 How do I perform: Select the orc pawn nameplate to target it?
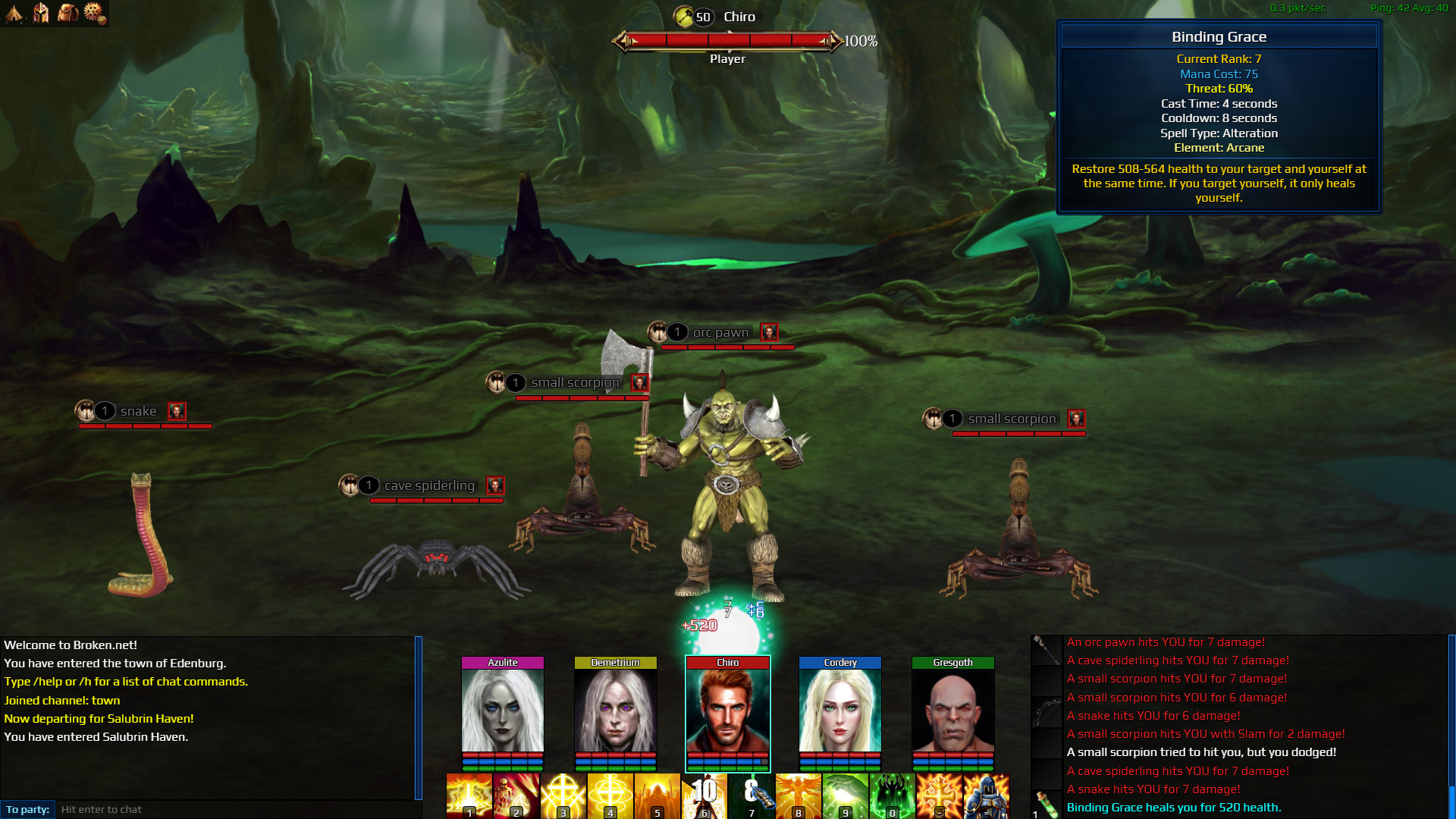tap(720, 332)
